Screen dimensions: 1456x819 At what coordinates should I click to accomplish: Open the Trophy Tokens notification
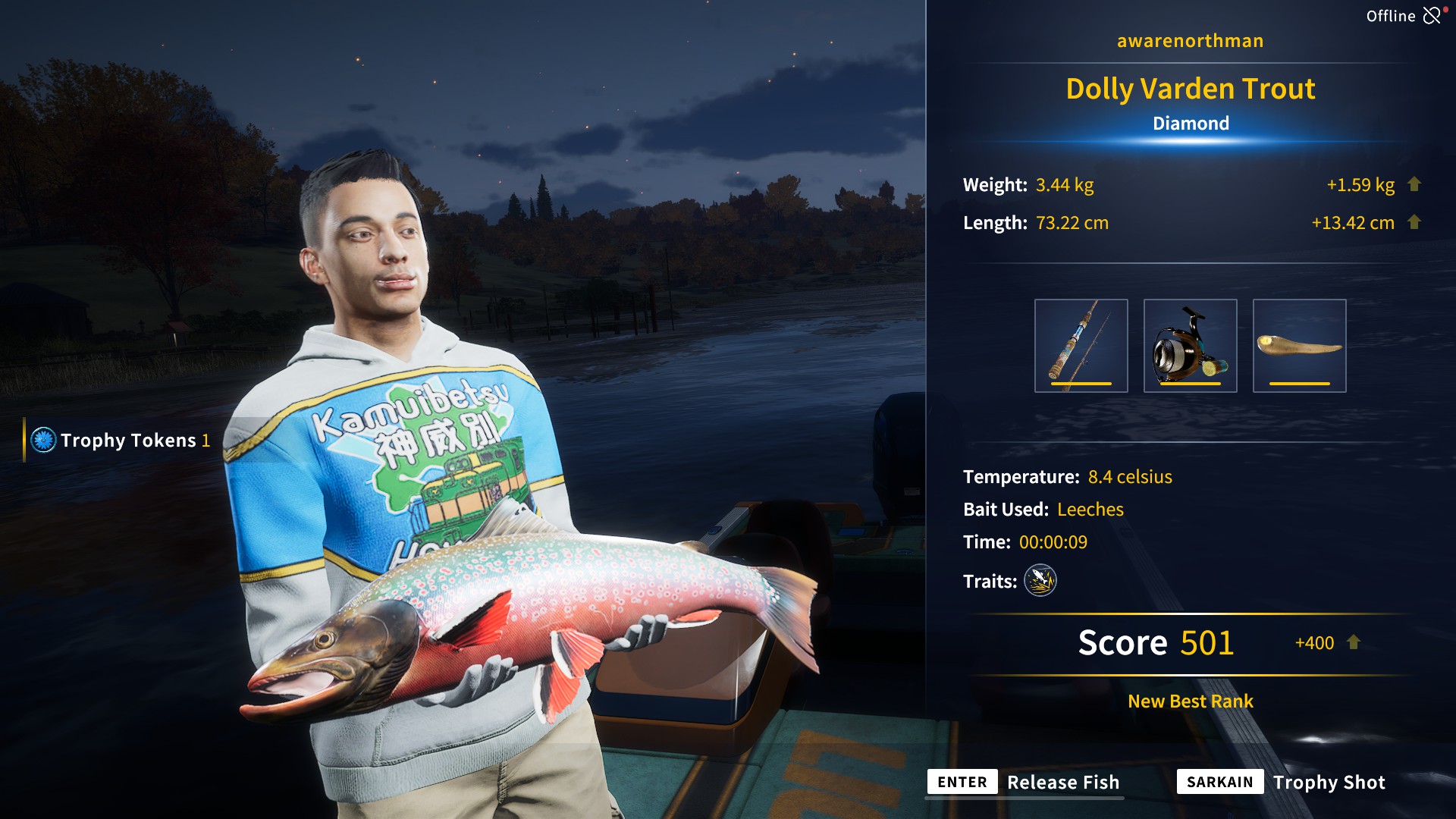pyautogui.click(x=121, y=440)
